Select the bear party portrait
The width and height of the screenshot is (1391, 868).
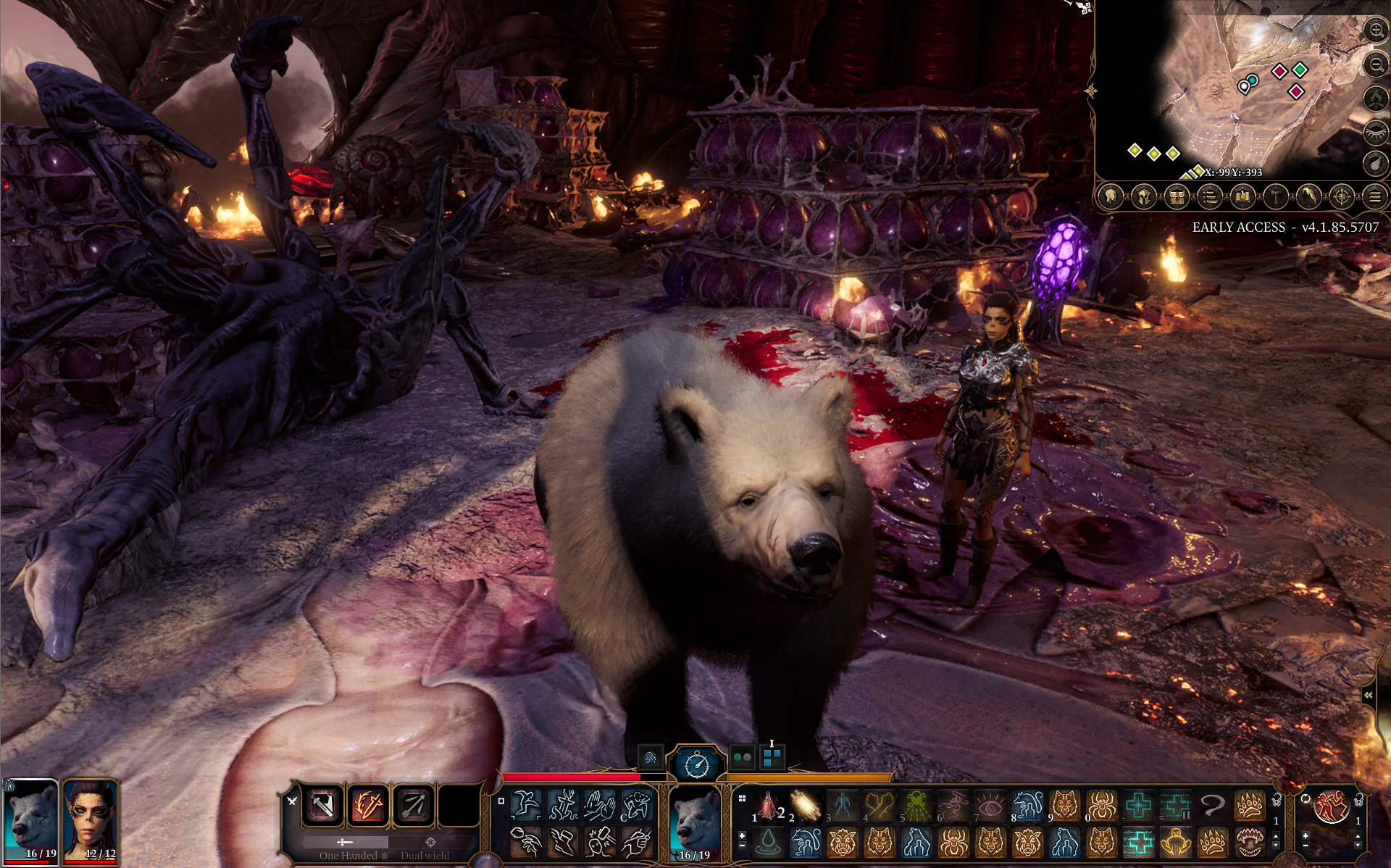point(30,820)
